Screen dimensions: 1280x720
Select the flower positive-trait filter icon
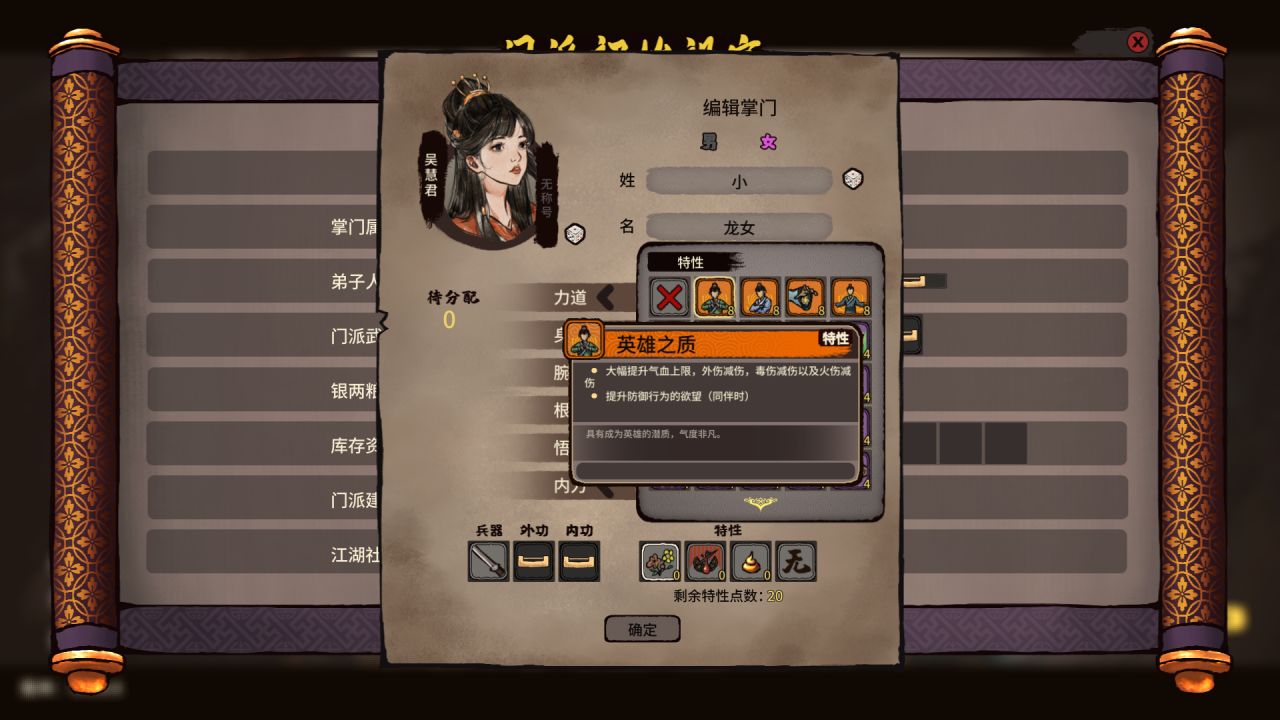(659, 561)
